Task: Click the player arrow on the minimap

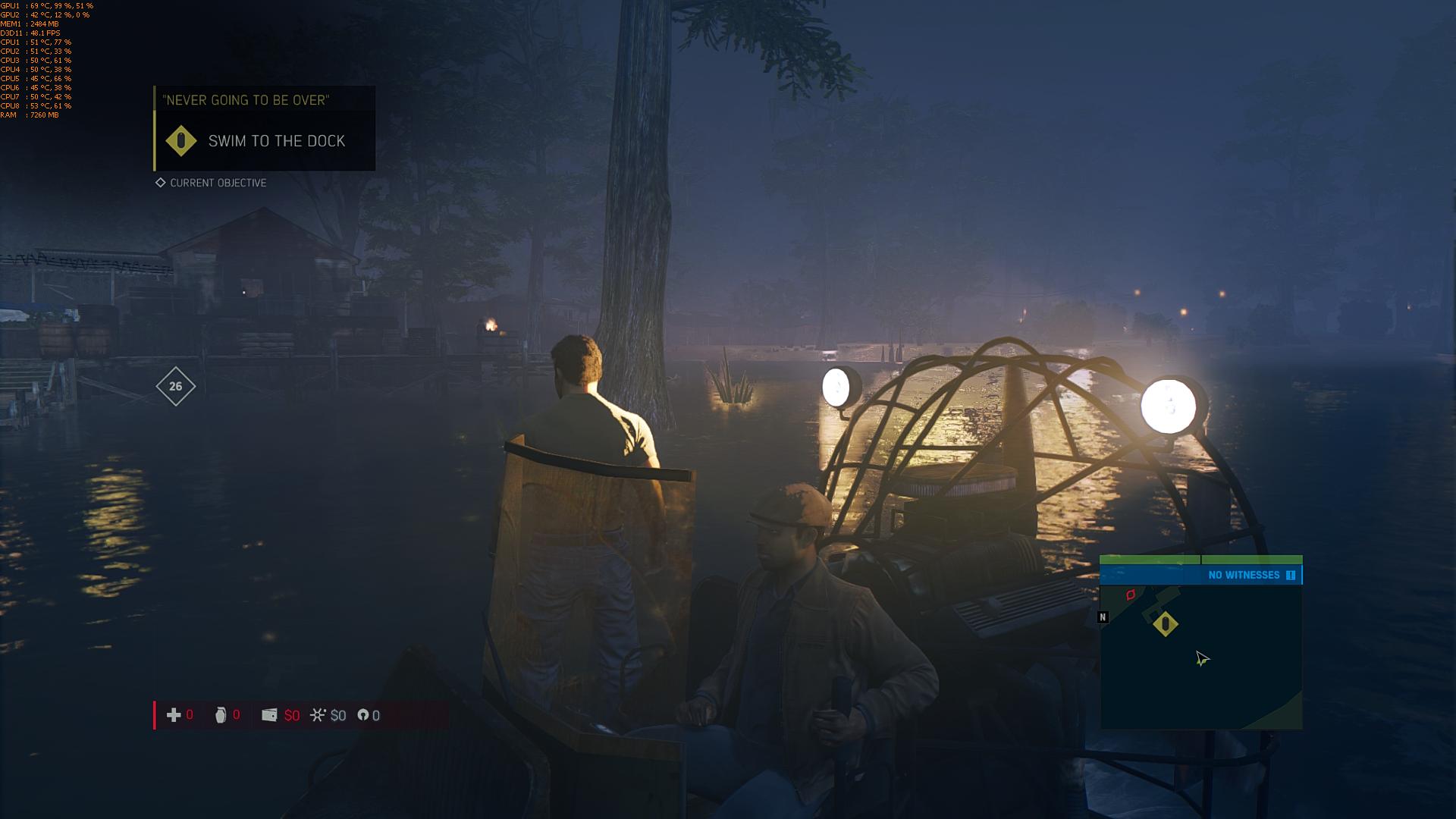Action: [x=1202, y=659]
